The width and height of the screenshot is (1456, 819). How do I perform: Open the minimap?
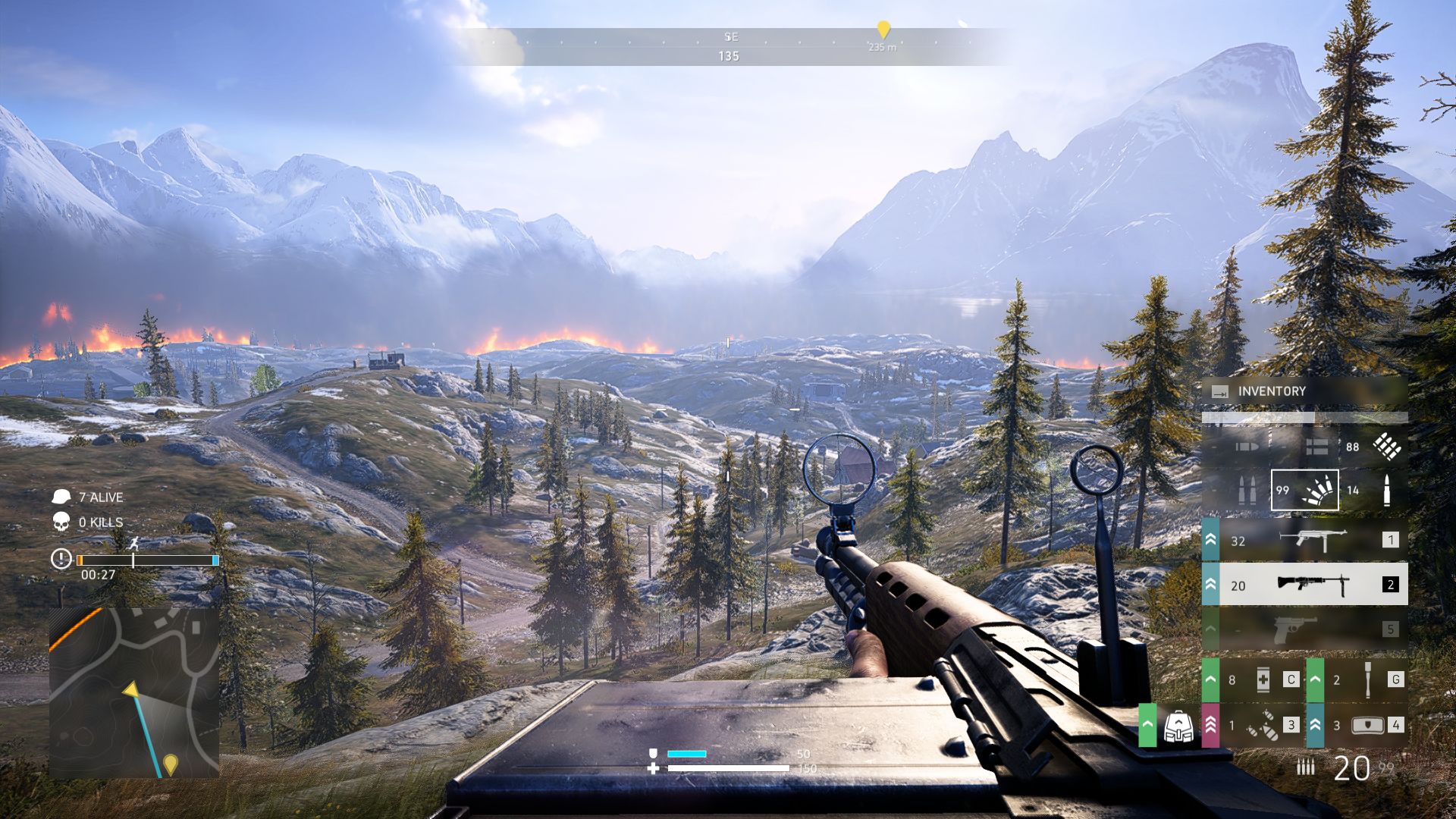click(134, 692)
